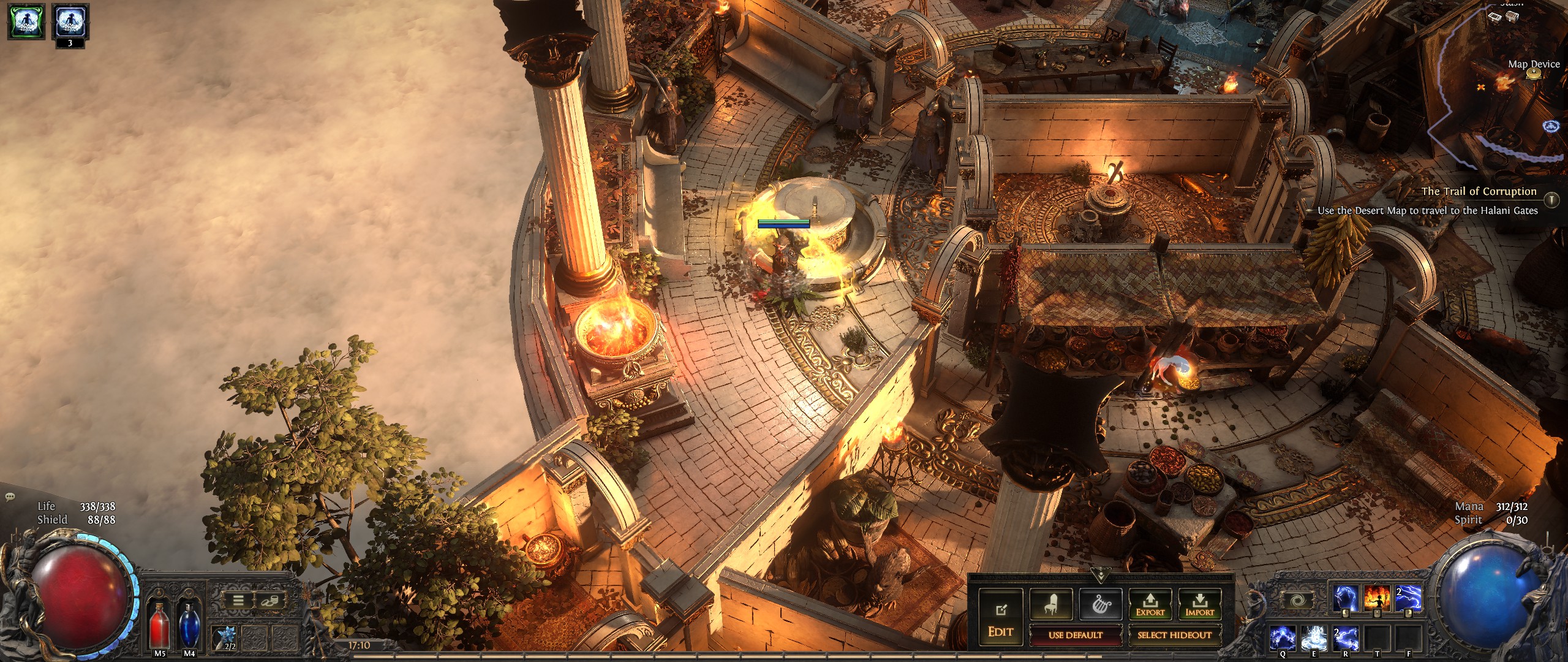The width and height of the screenshot is (1568, 662).
Task: Use the red life flask
Action: pyautogui.click(x=160, y=624)
